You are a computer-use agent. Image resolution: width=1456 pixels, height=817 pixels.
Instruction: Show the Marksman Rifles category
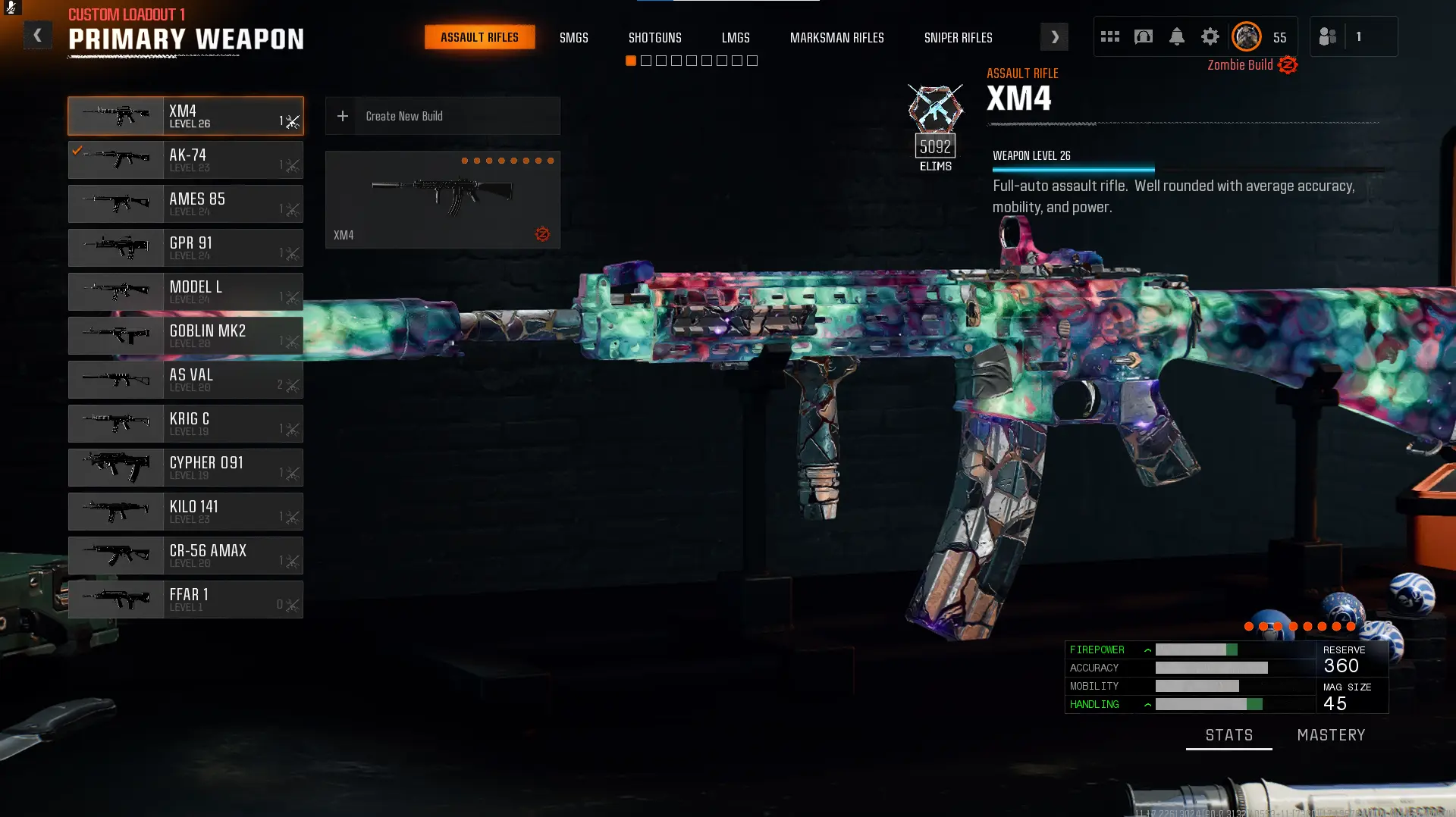[836, 38]
